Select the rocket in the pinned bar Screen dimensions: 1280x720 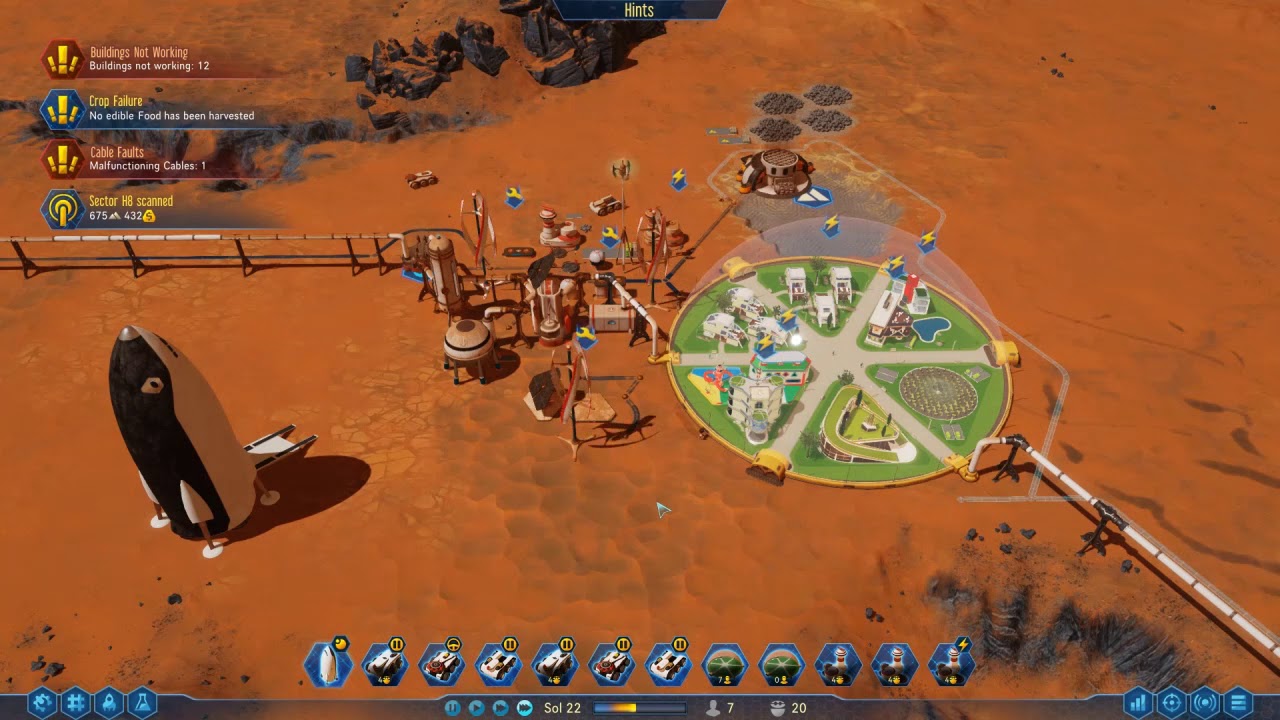[327, 663]
